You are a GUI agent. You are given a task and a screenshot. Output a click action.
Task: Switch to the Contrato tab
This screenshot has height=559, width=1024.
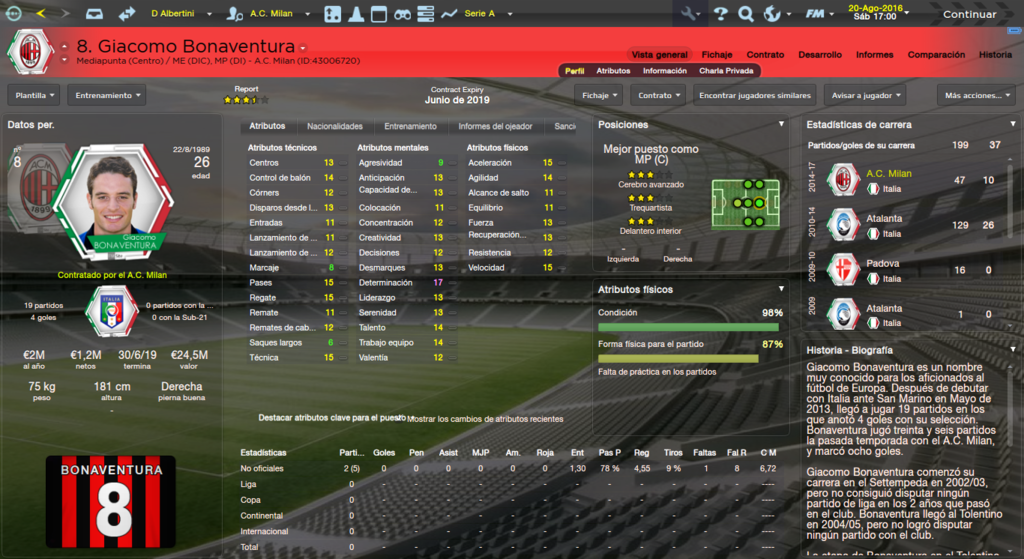765,54
